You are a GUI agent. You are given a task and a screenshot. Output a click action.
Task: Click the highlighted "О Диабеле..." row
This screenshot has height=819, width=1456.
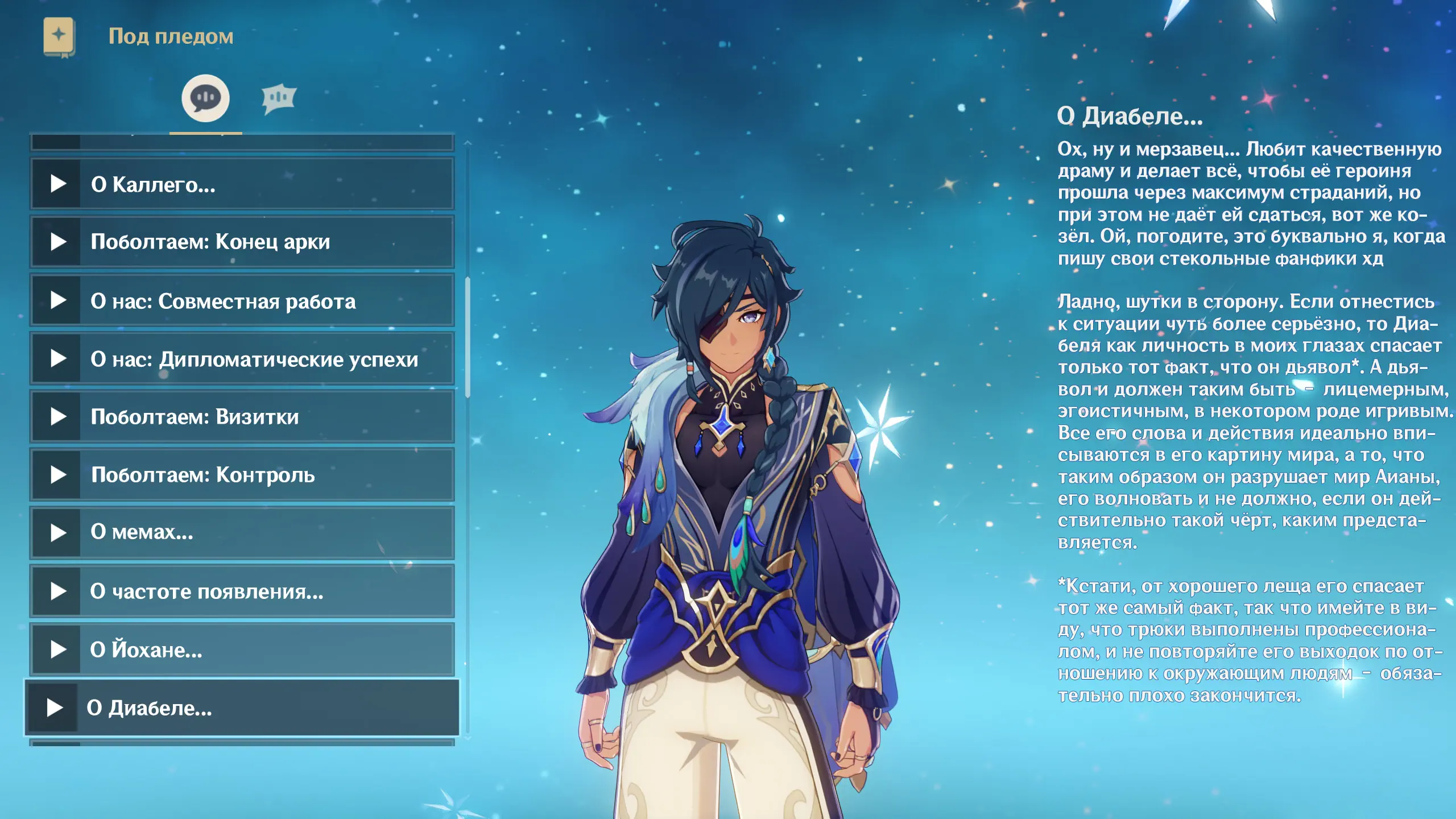(242, 708)
